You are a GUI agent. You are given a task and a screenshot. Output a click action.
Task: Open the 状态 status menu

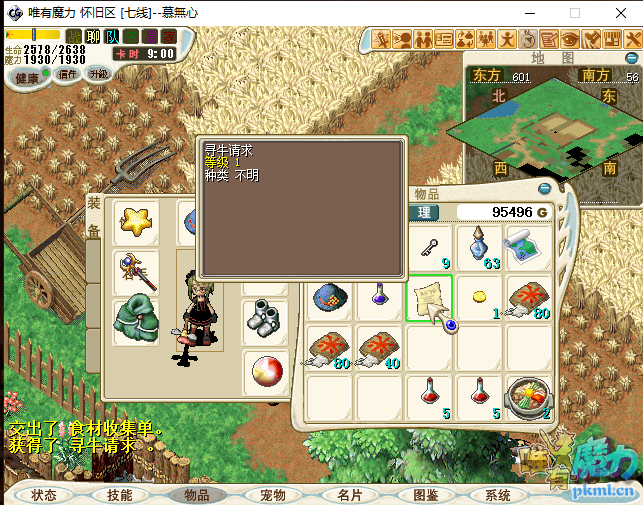(45, 495)
